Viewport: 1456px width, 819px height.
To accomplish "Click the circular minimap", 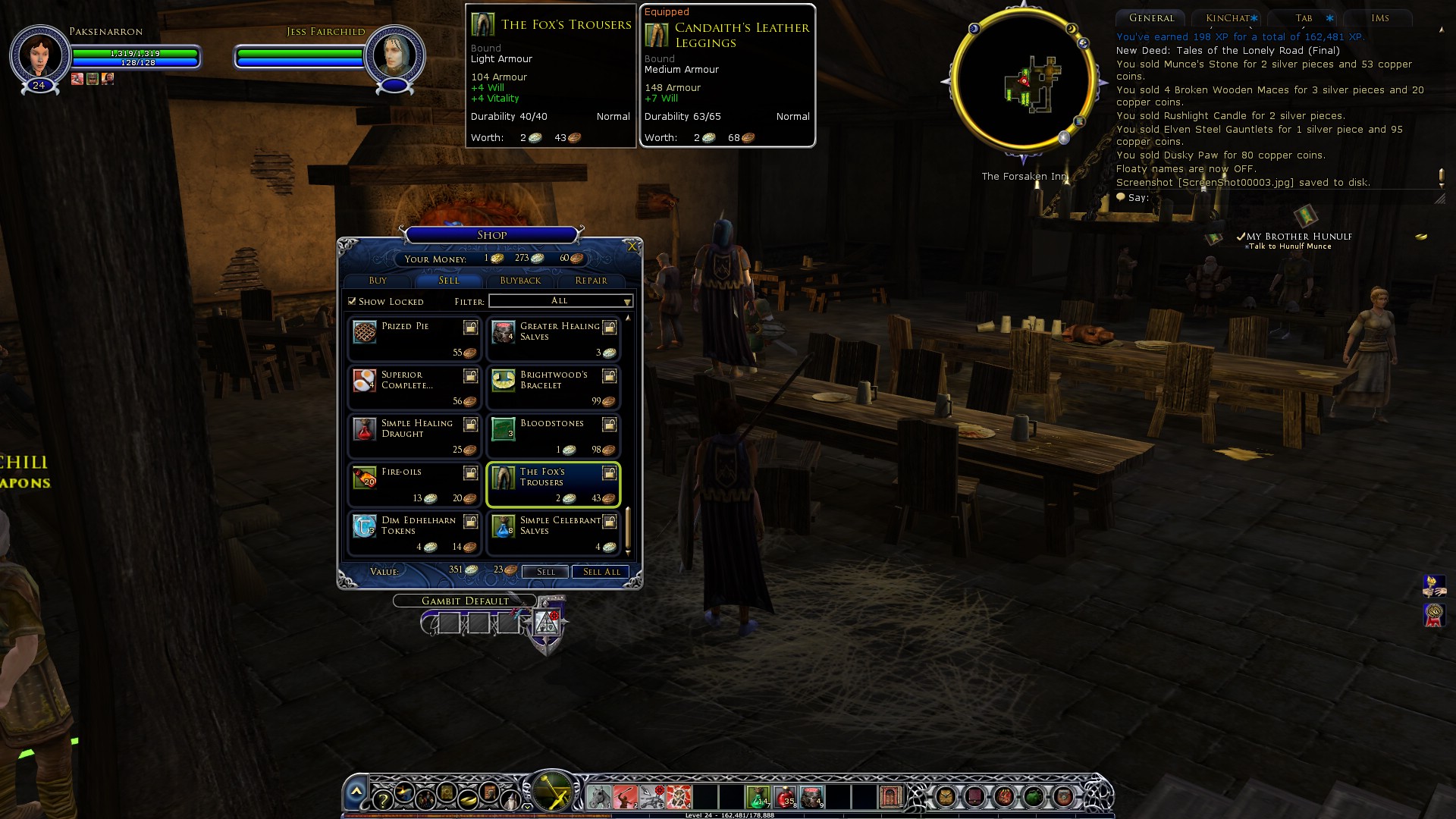I will click(1023, 80).
